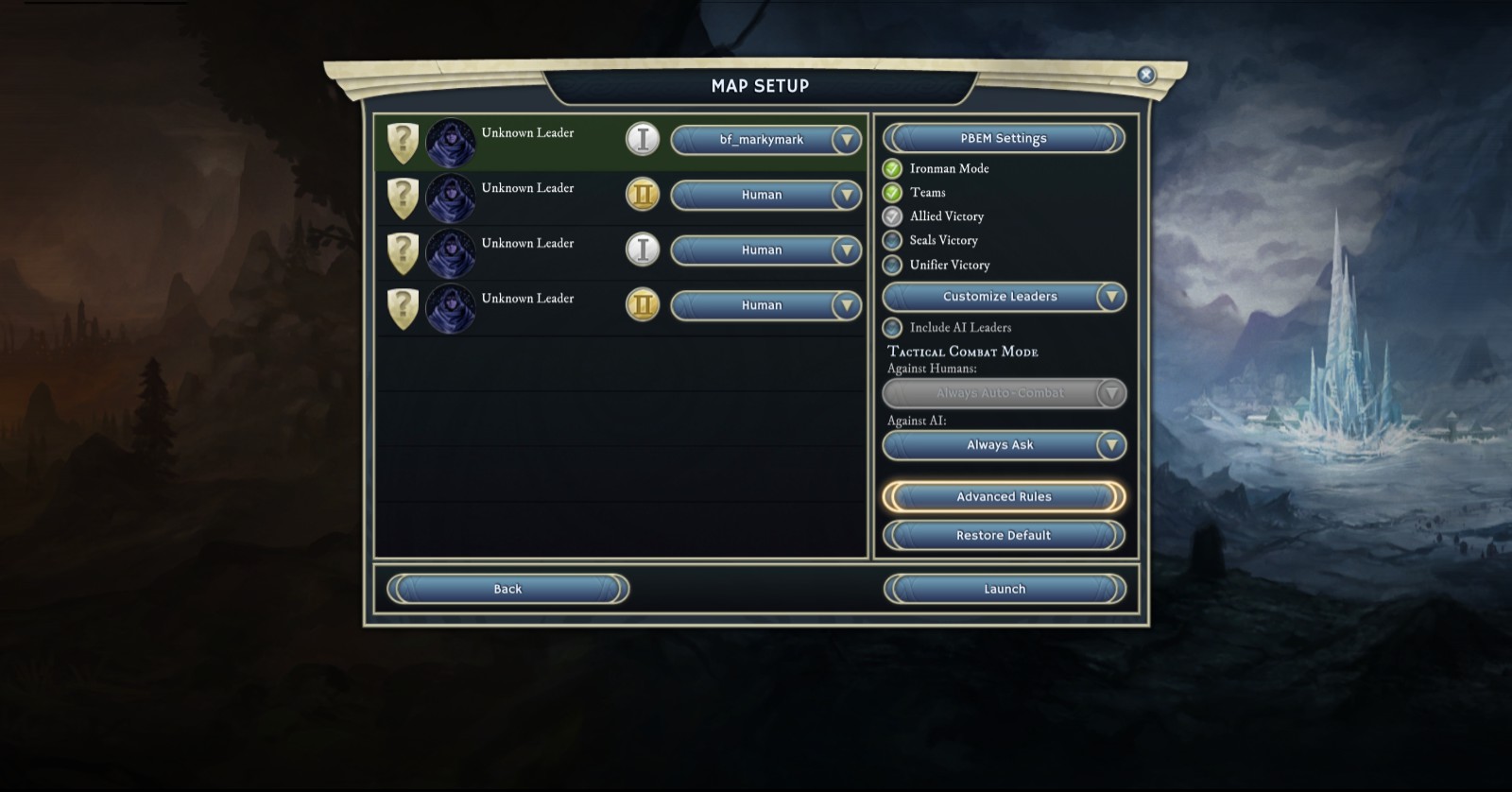This screenshot has width=1512, height=792.
Task: Launch the game
Action: pyautogui.click(x=1004, y=590)
